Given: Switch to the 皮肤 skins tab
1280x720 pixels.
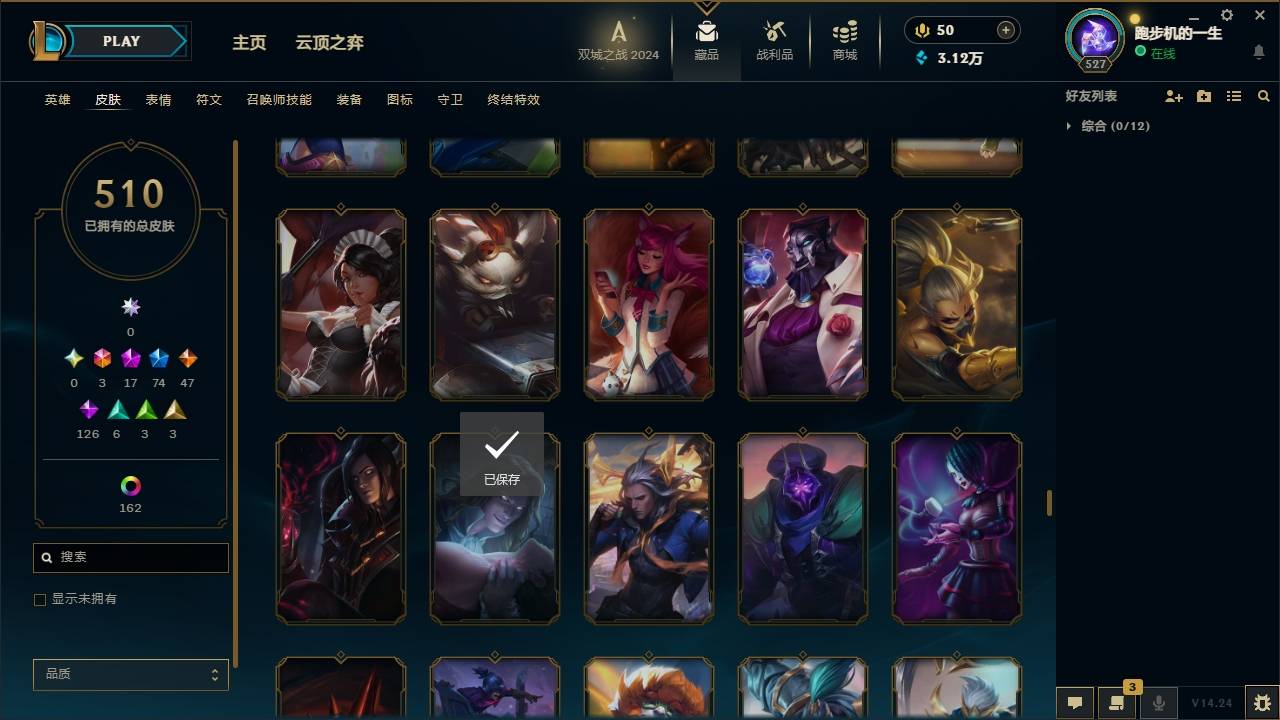Looking at the screenshot, I should click(108, 100).
